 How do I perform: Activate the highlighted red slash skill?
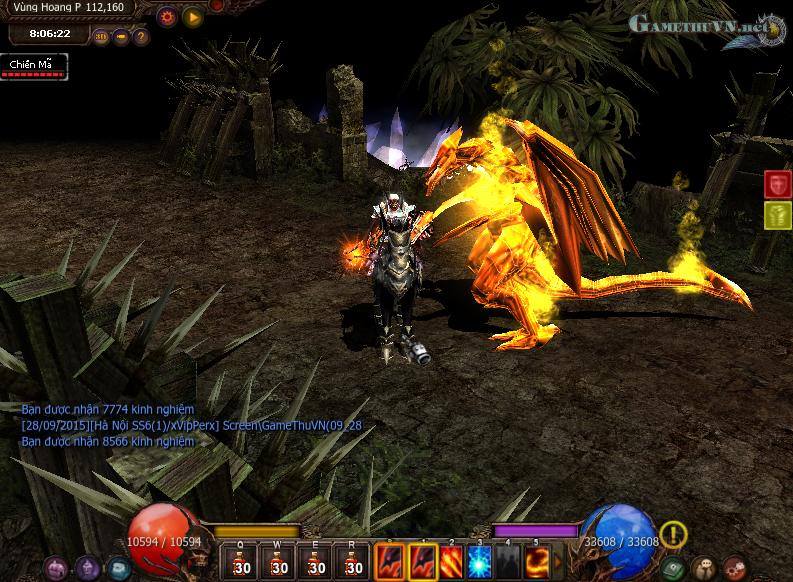click(424, 562)
